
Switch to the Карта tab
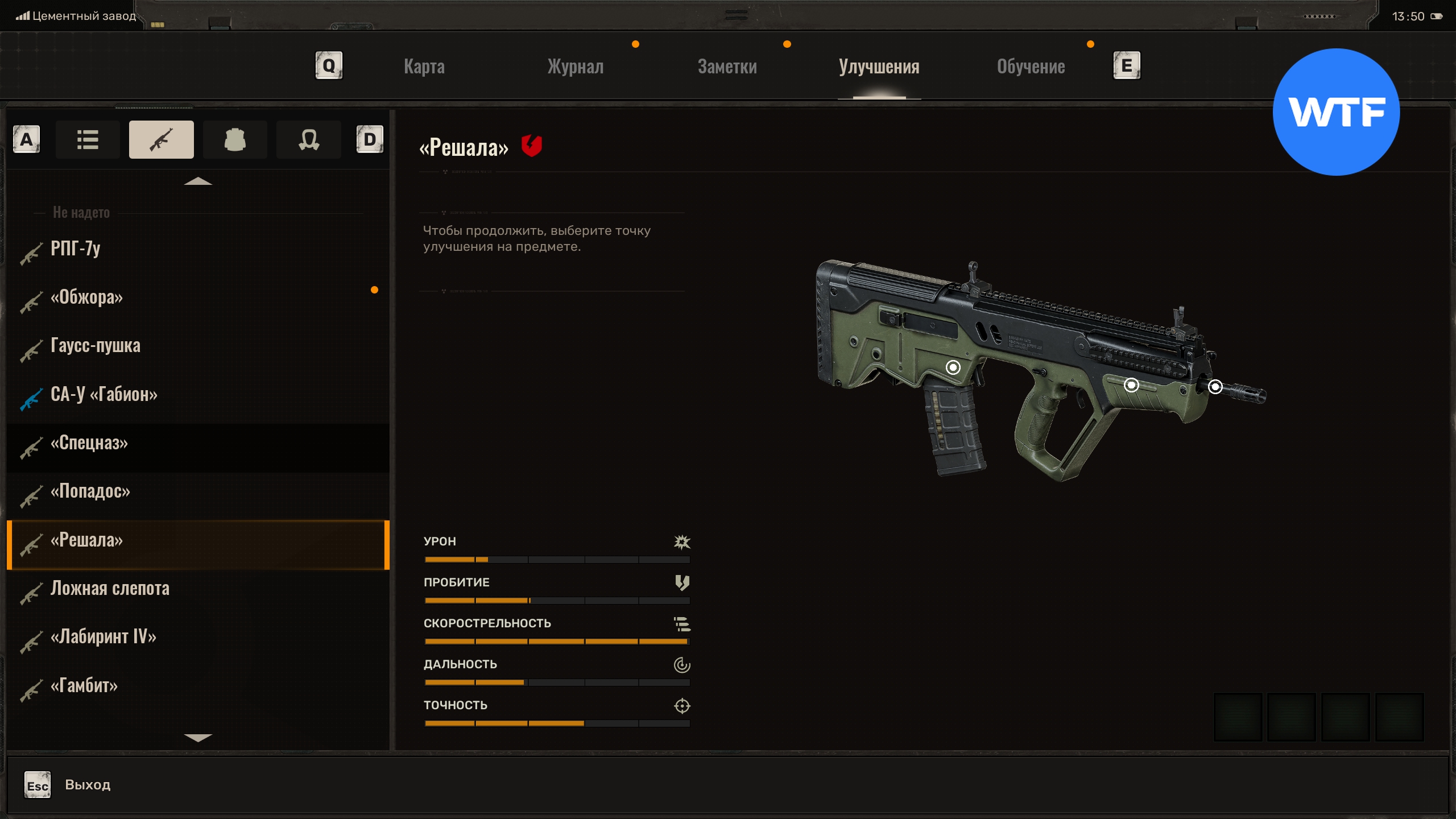(424, 67)
